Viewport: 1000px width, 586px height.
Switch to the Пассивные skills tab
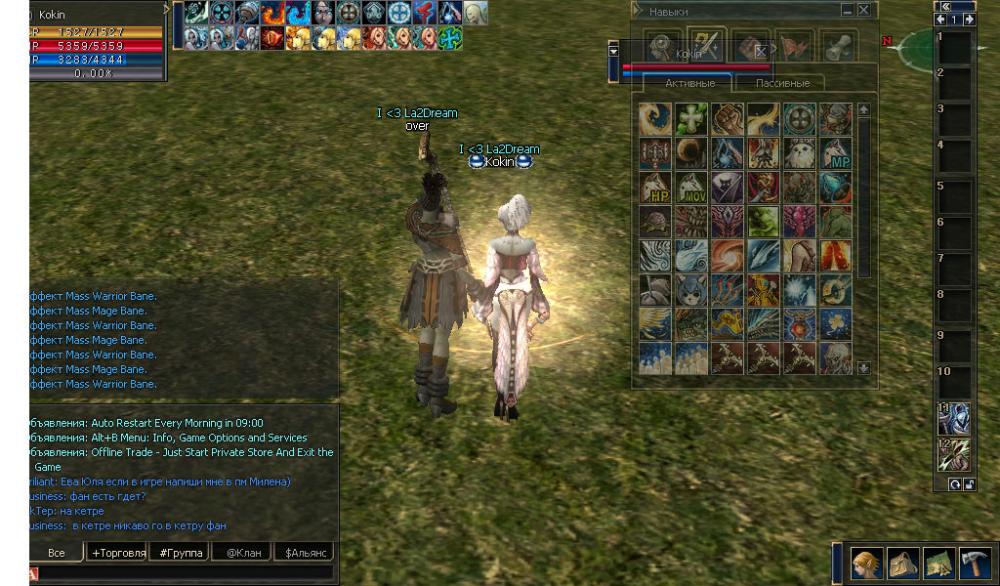click(x=782, y=83)
